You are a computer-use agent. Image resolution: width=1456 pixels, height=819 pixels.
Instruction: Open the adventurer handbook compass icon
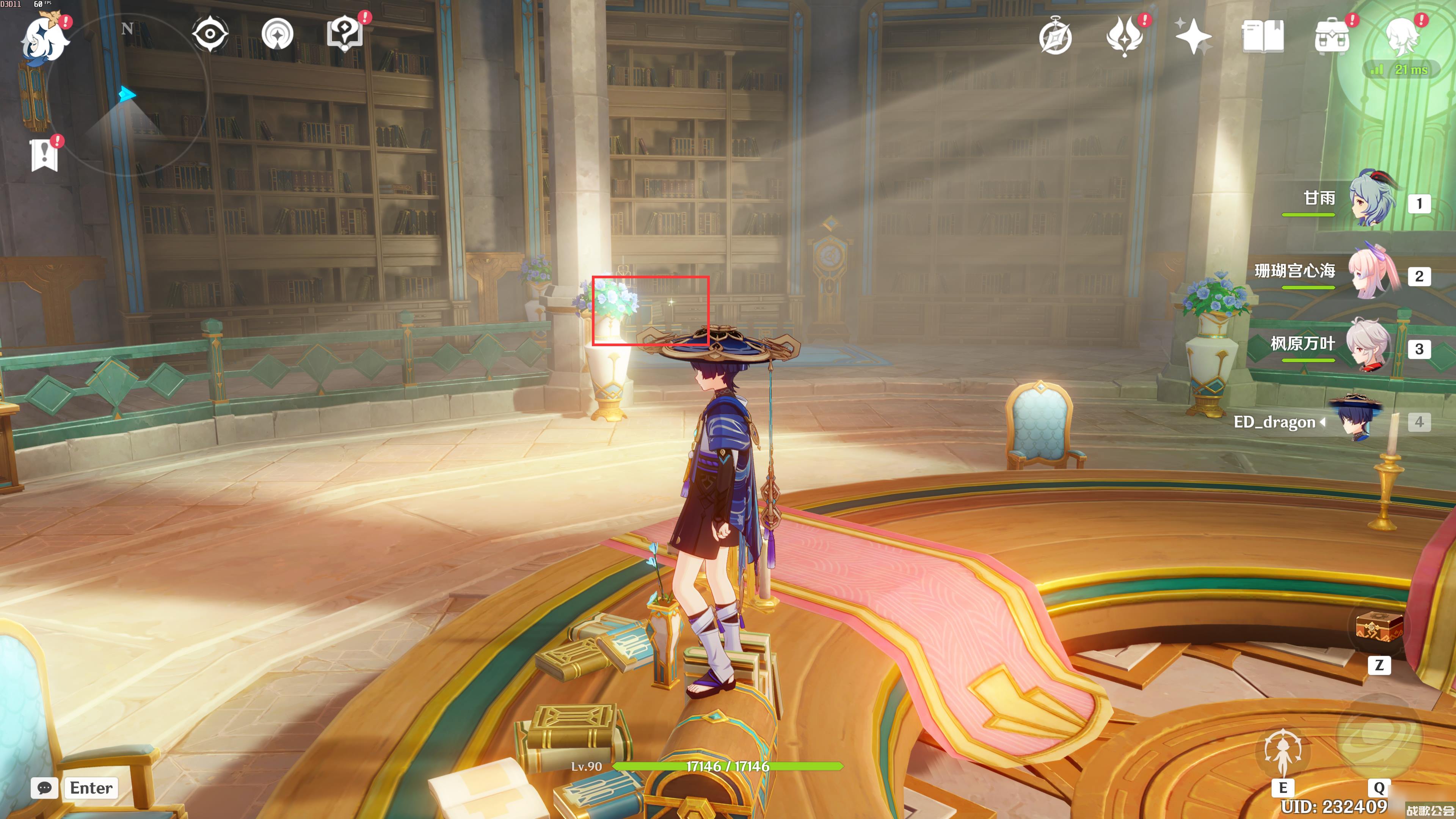pyautogui.click(x=1055, y=37)
